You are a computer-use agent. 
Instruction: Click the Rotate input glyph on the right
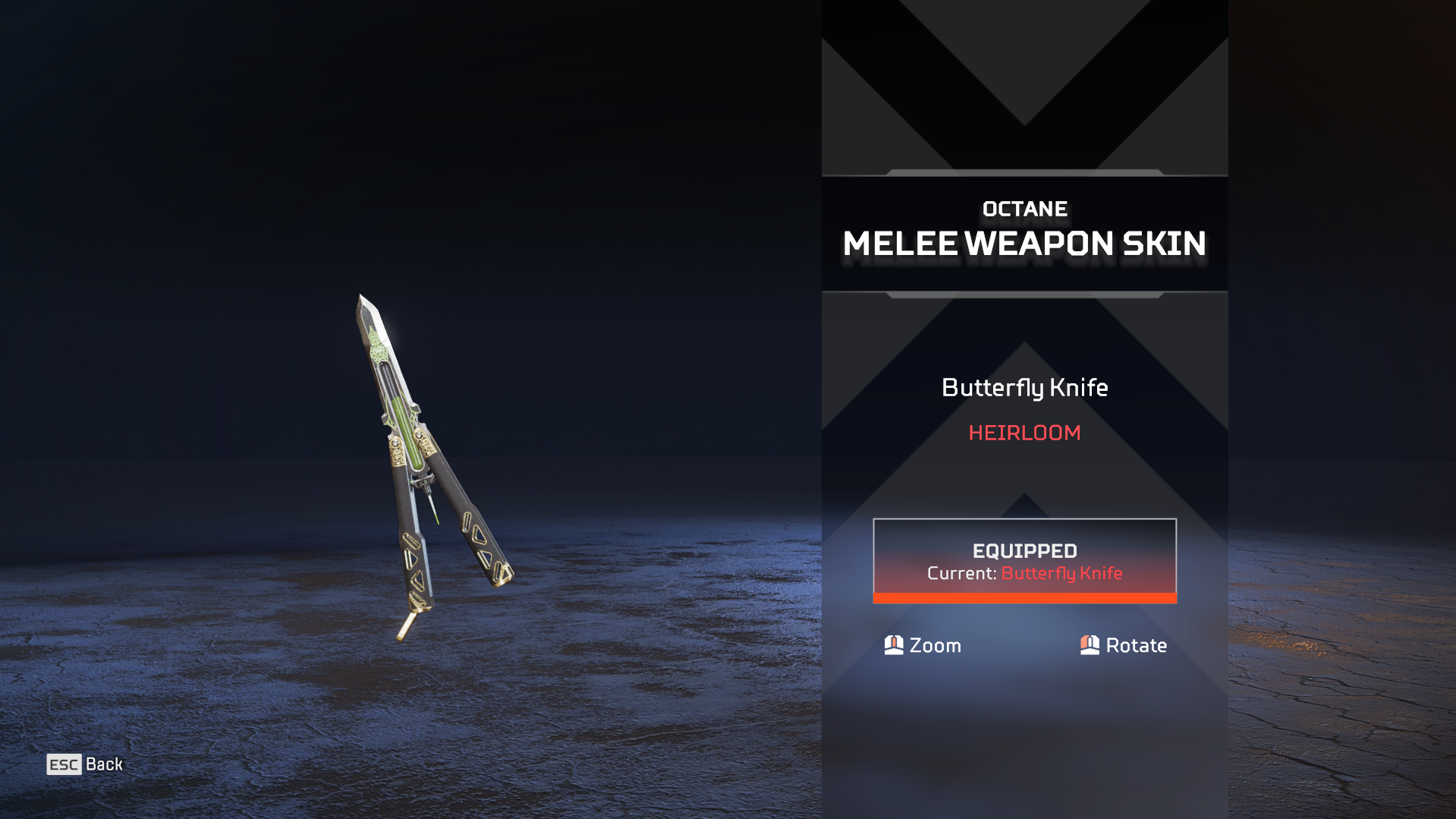(1090, 645)
